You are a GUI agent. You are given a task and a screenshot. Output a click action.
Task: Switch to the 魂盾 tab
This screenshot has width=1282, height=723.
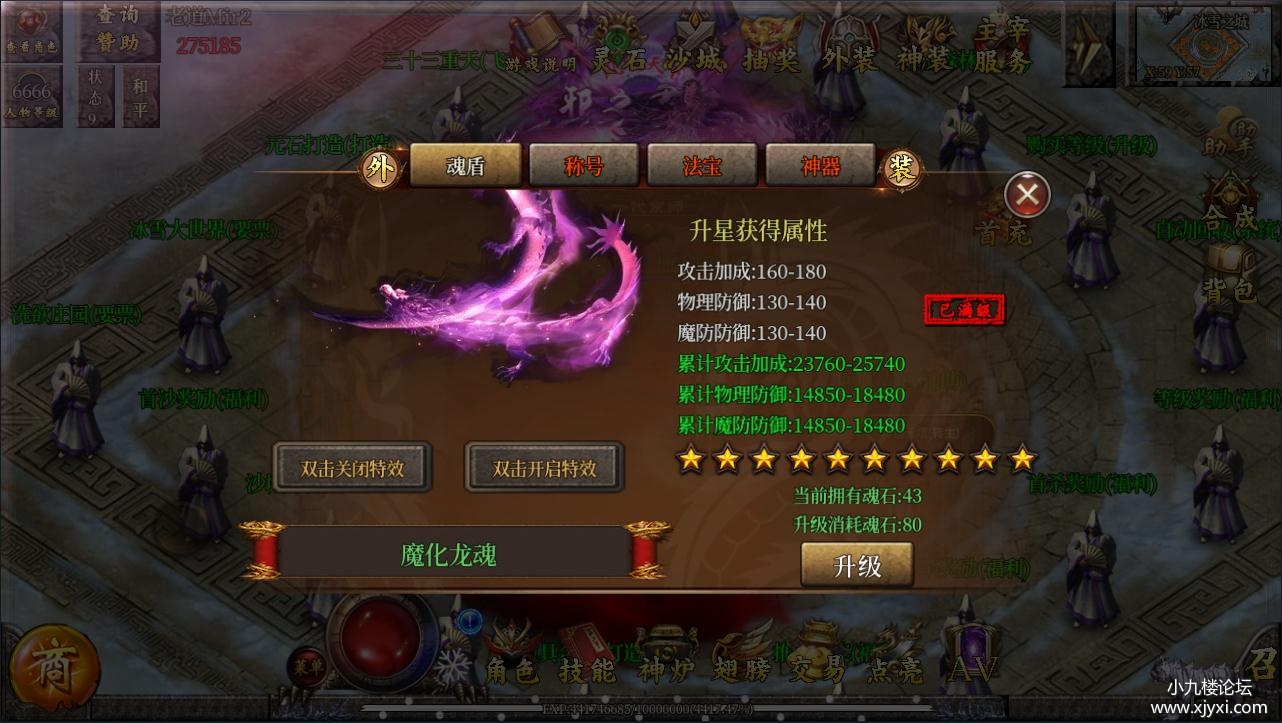[466, 165]
